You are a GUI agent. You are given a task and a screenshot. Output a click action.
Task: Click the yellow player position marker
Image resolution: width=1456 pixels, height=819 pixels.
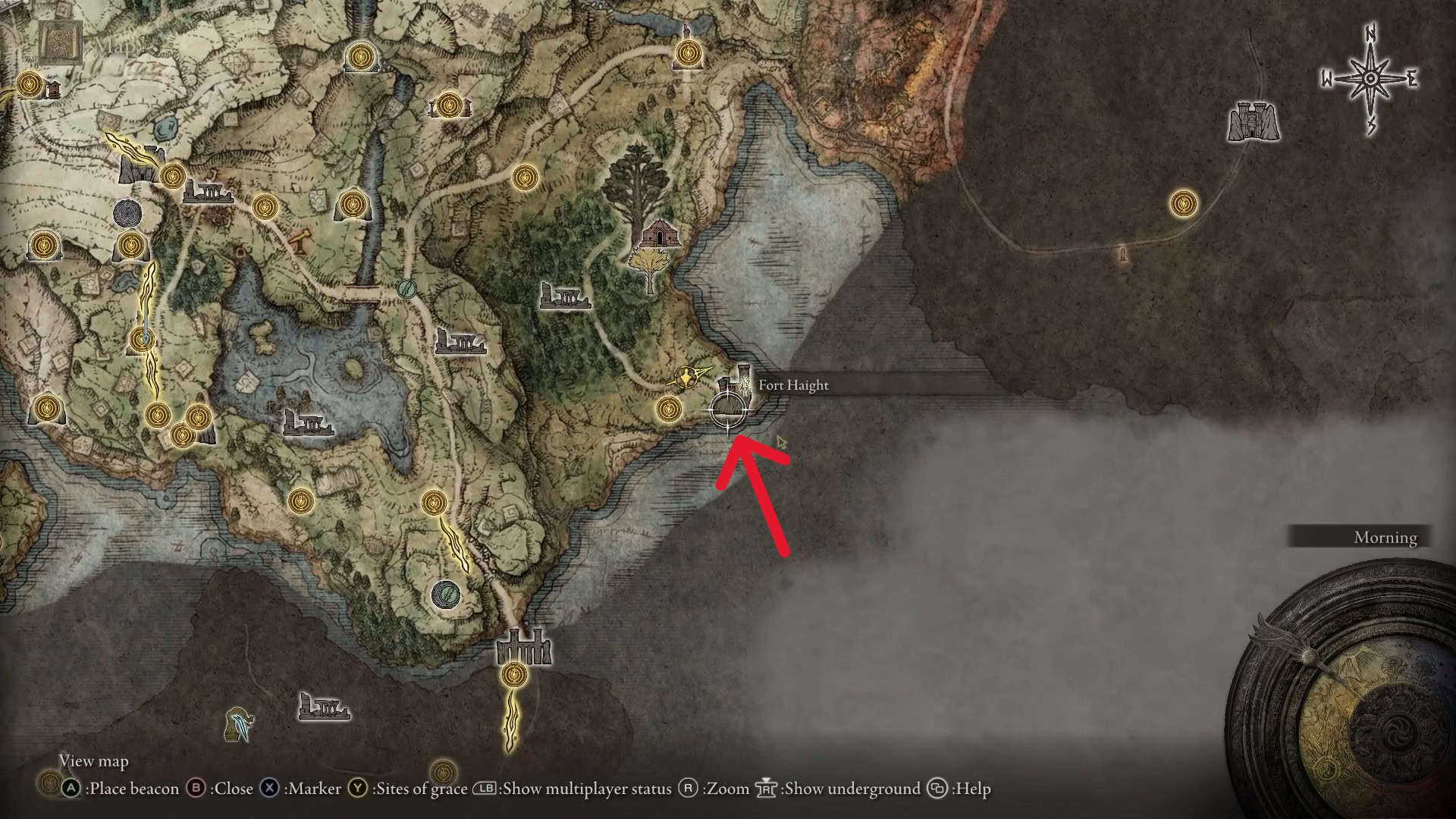689,375
